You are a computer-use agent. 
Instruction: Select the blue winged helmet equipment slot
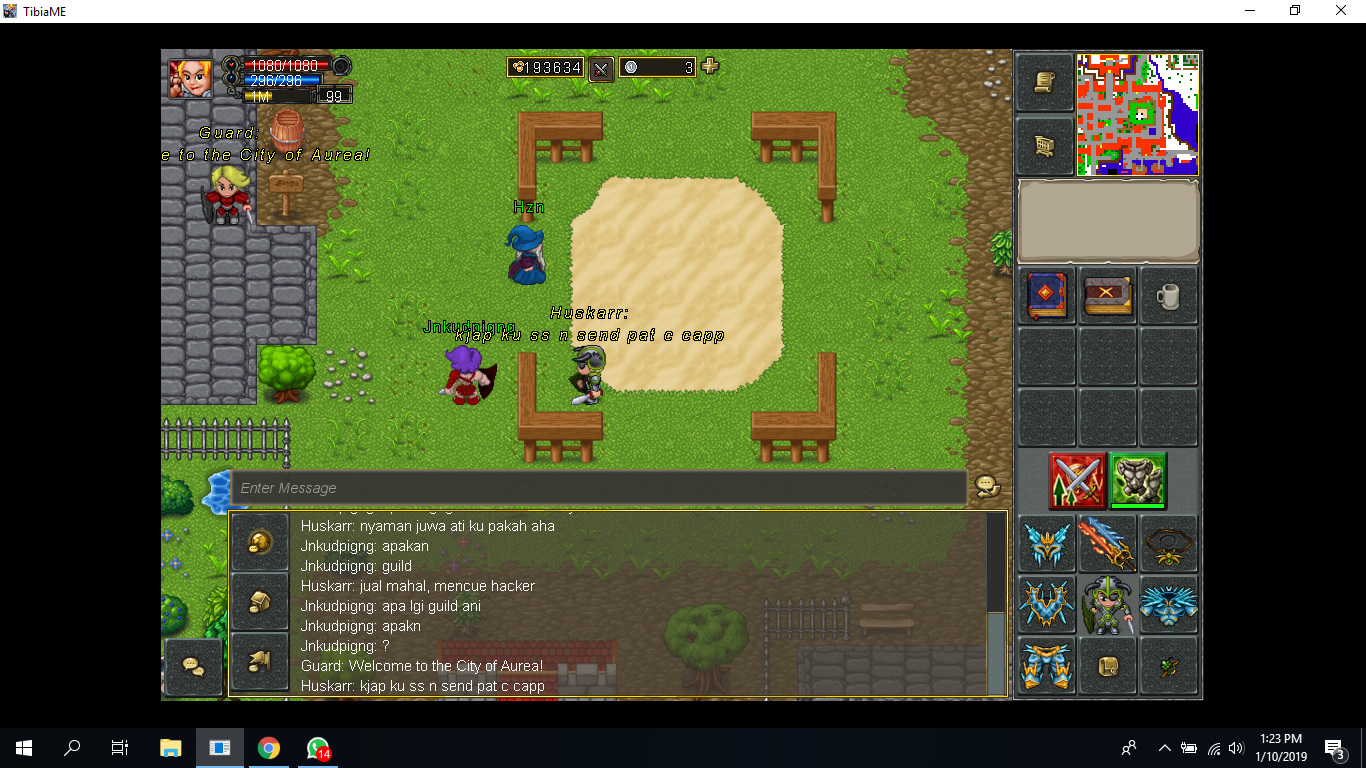point(1047,544)
